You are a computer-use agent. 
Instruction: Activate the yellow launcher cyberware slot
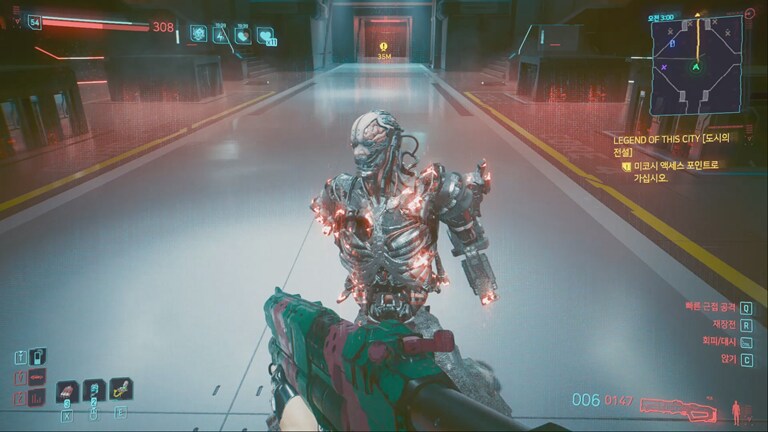coord(120,389)
